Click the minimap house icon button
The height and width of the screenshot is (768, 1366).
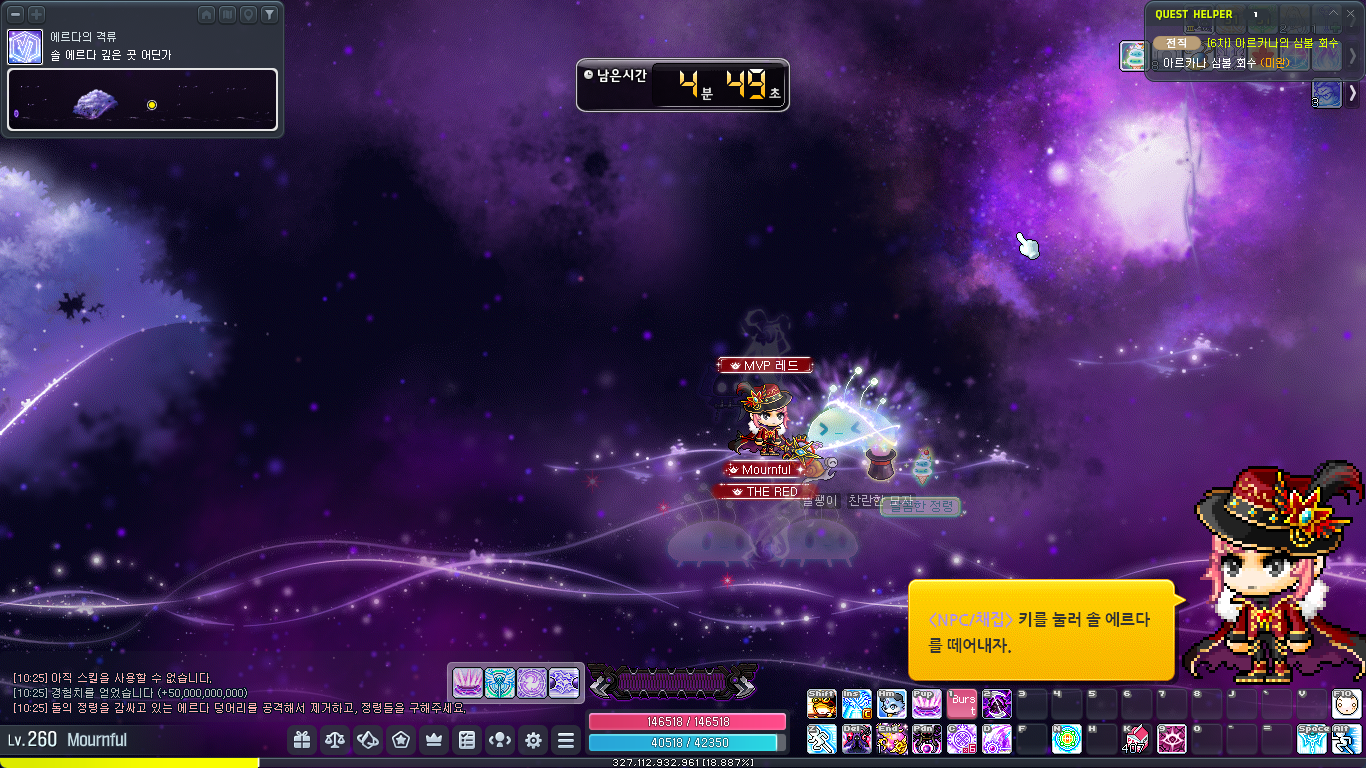(207, 15)
